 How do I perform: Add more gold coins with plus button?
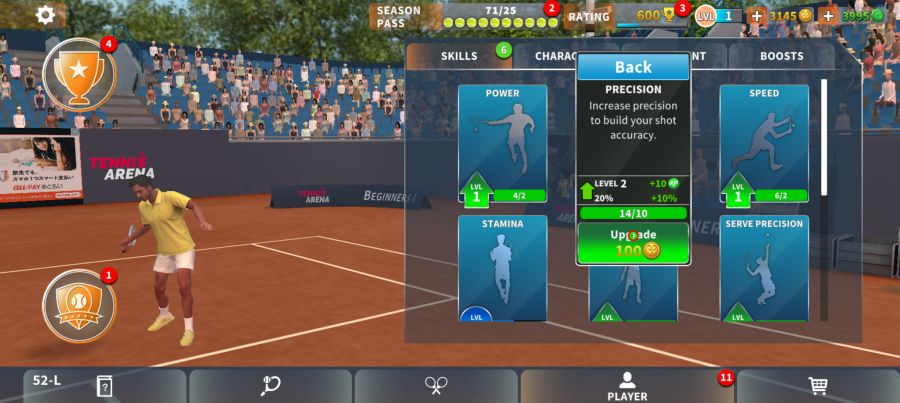tap(757, 16)
